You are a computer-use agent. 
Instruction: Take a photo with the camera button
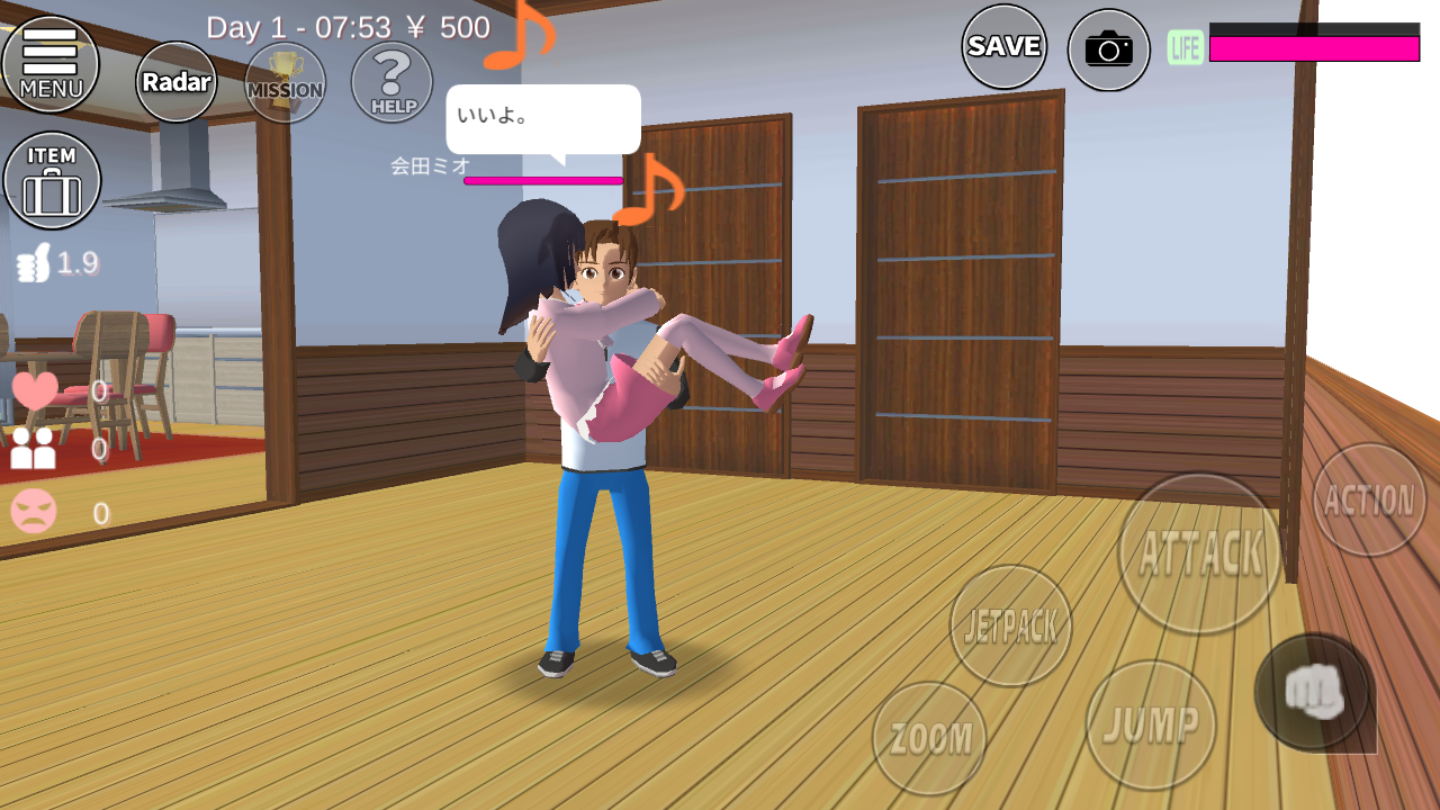1109,49
